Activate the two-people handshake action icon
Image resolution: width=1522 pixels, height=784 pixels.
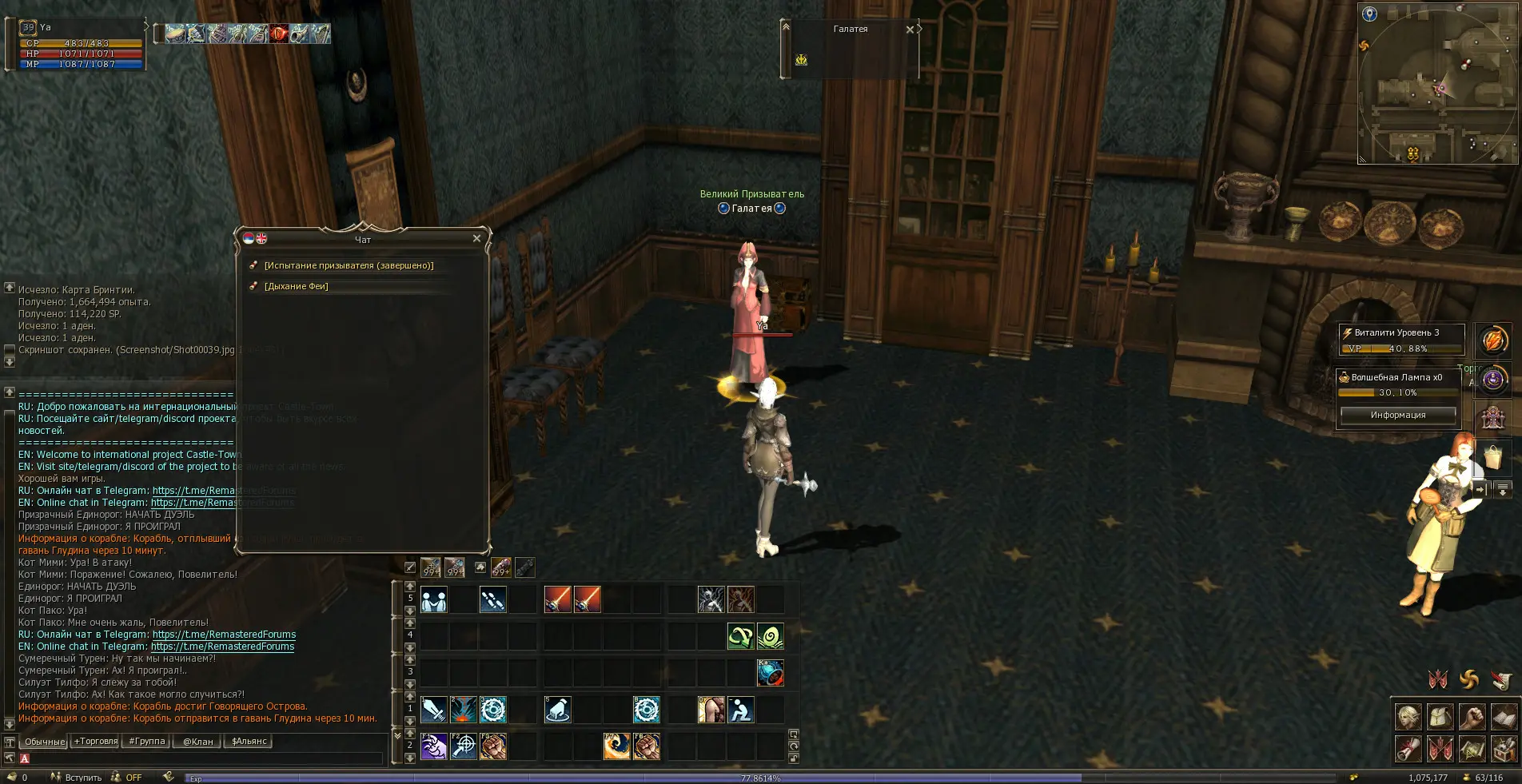433,599
